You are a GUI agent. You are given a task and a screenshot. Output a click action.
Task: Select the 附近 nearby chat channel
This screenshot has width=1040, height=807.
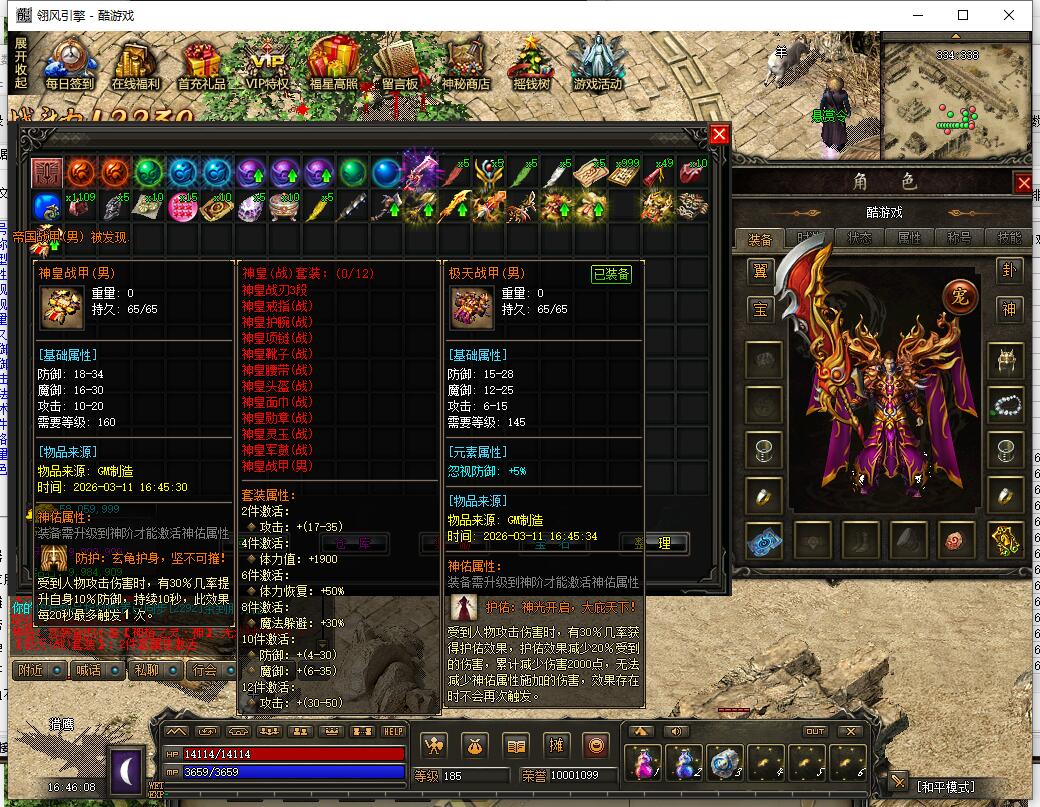click(40, 670)
